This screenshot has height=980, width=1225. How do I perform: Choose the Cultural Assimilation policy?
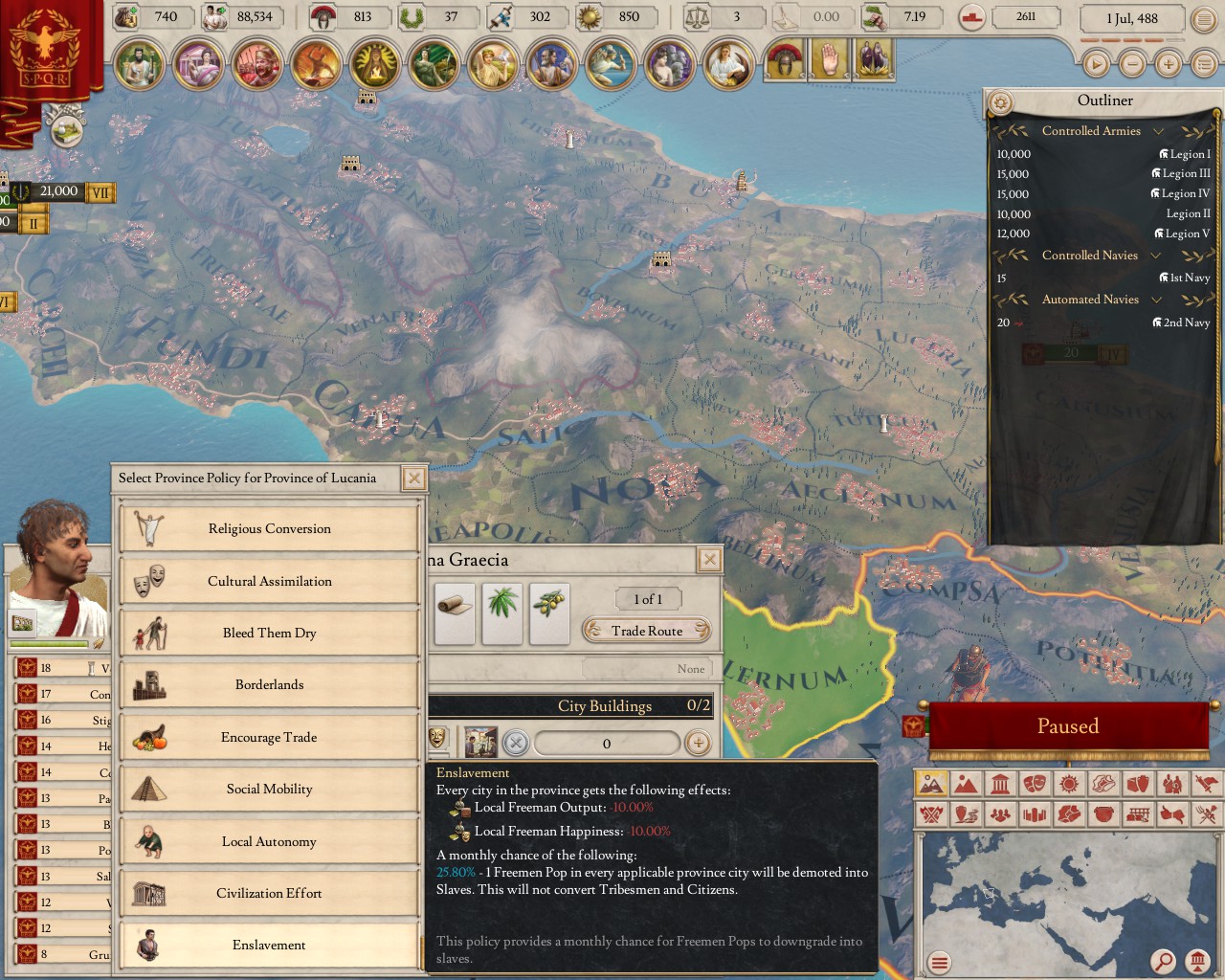coord(269,581)
